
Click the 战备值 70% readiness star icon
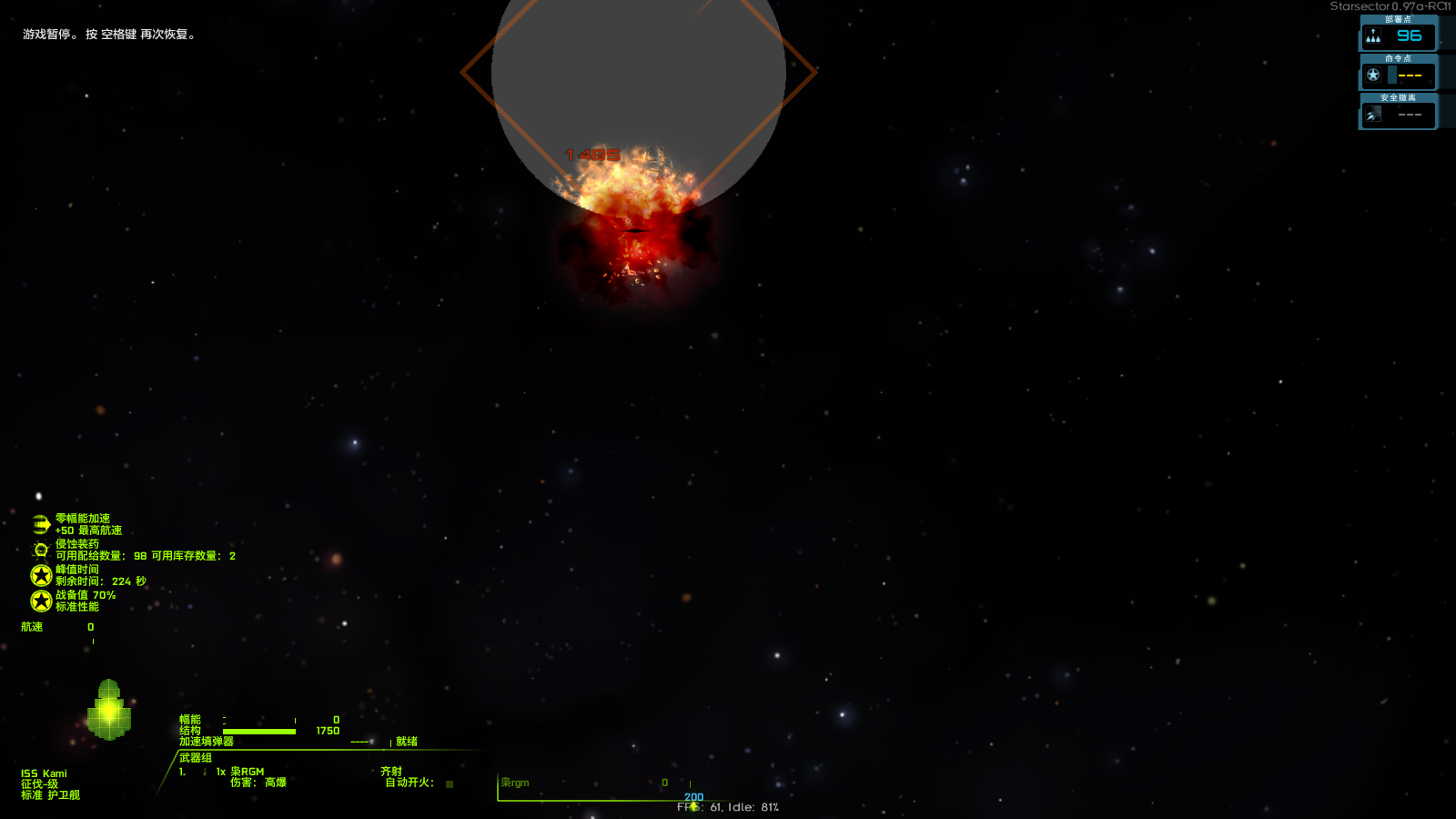pyautogui.click(x=40, y=599)
